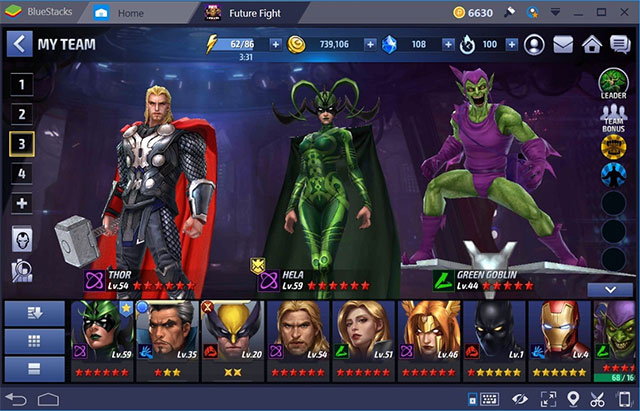Open the character sort order button
This screenshot has width=640, height=411.
pyautogui.click(x=33, y=312)
